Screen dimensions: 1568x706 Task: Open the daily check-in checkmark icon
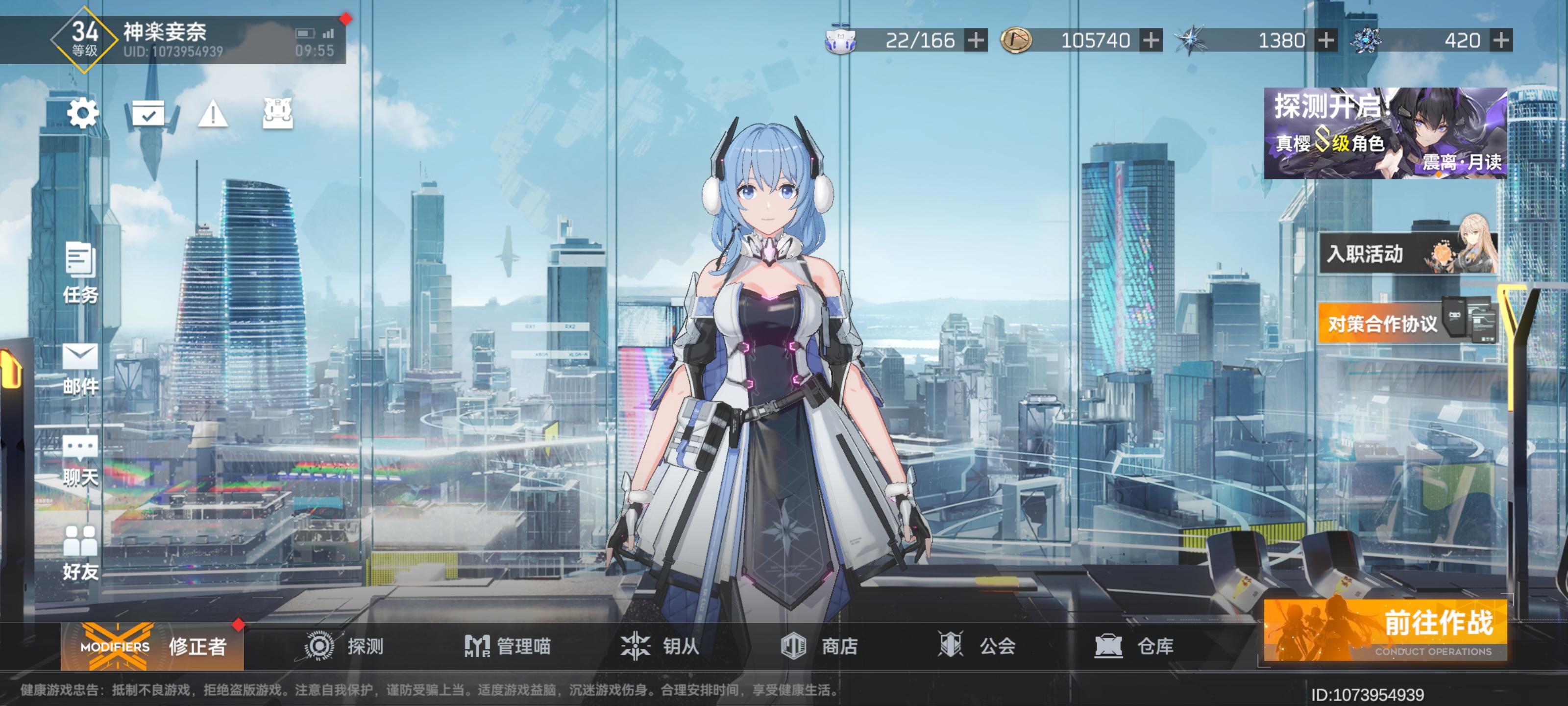pos(149,113)
